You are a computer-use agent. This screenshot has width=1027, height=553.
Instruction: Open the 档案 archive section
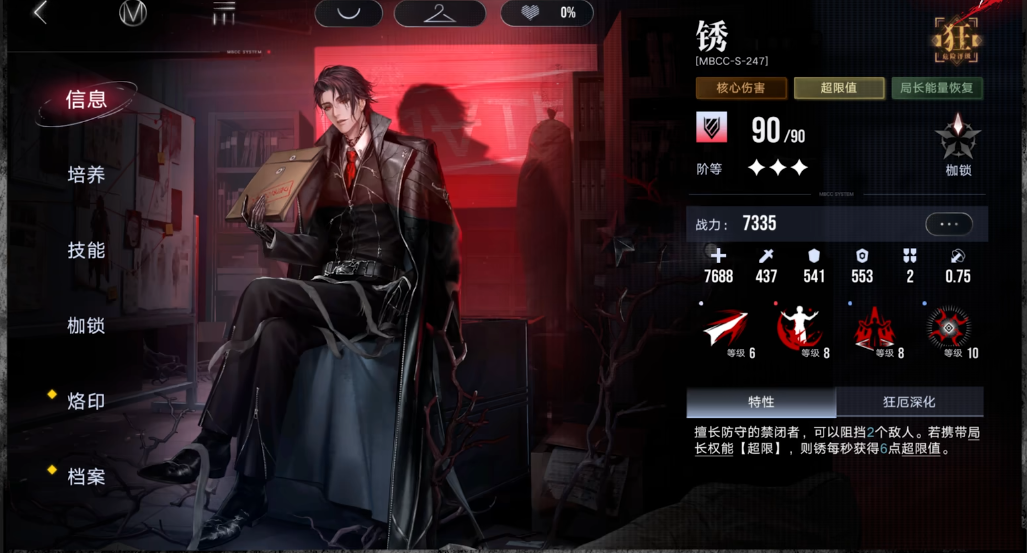pyautogui.click(x=86, y=476)
